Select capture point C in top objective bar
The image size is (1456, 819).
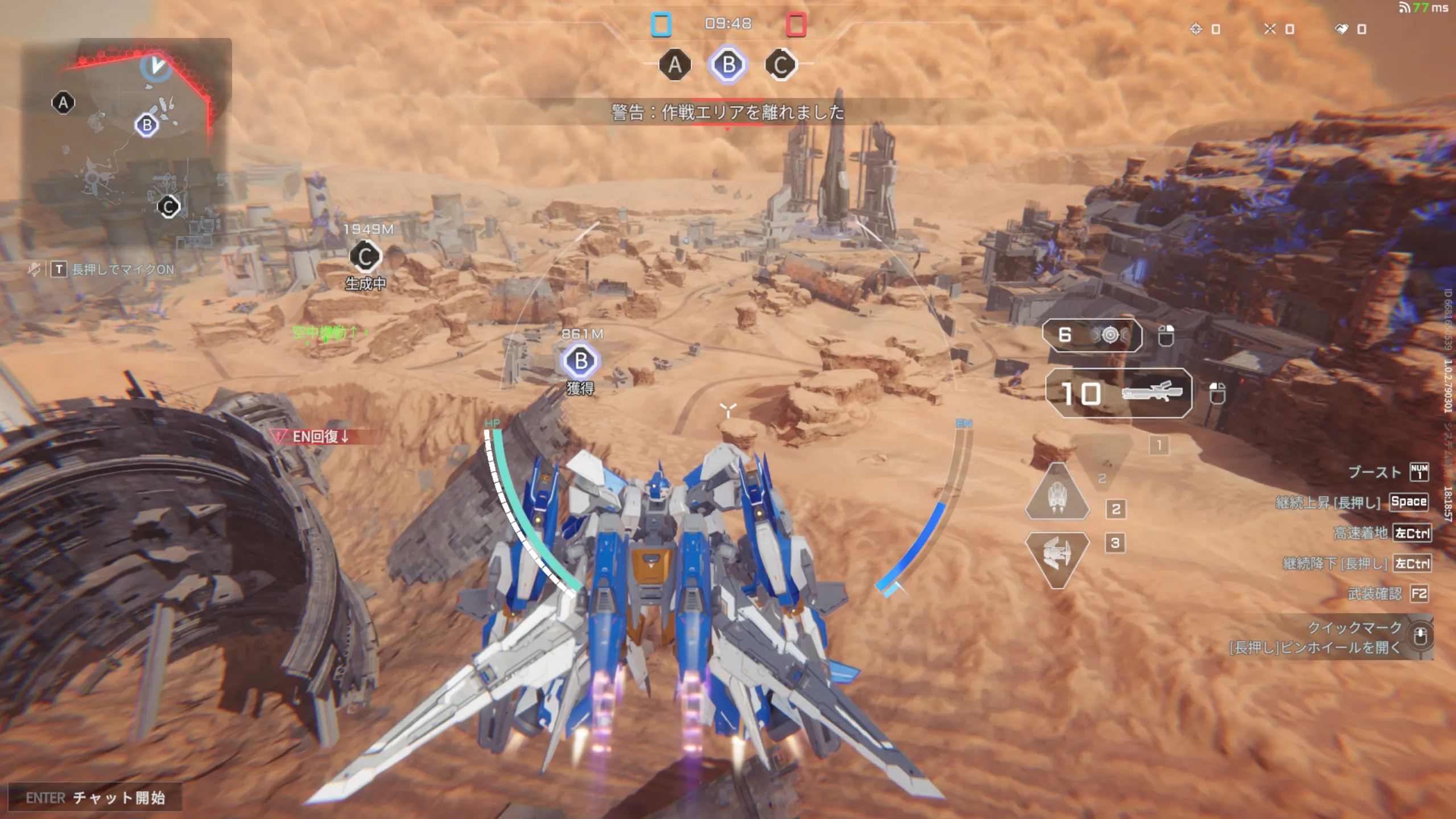tap(781, 65)
